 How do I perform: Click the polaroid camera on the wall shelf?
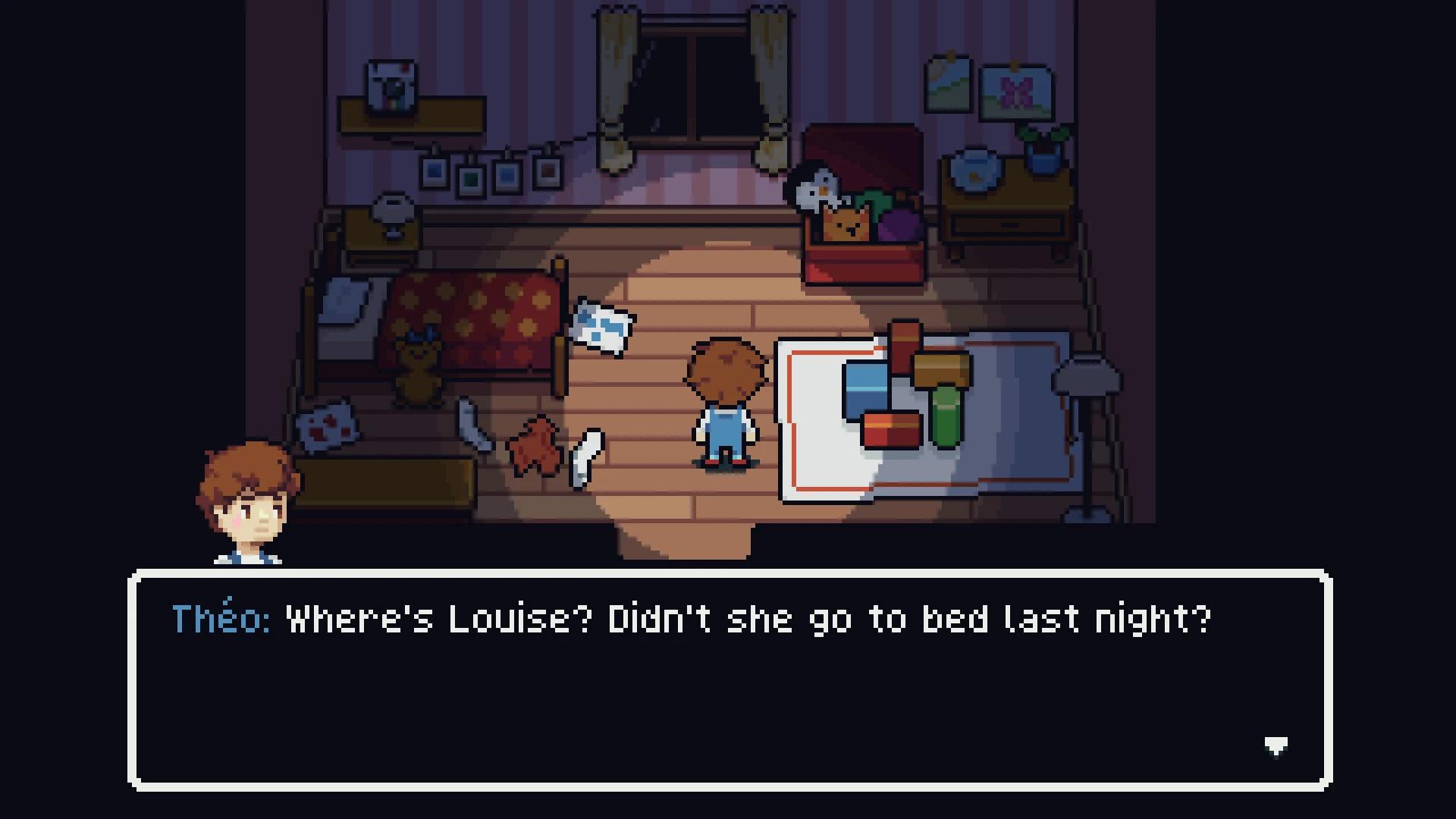click(x=391, y=83)
